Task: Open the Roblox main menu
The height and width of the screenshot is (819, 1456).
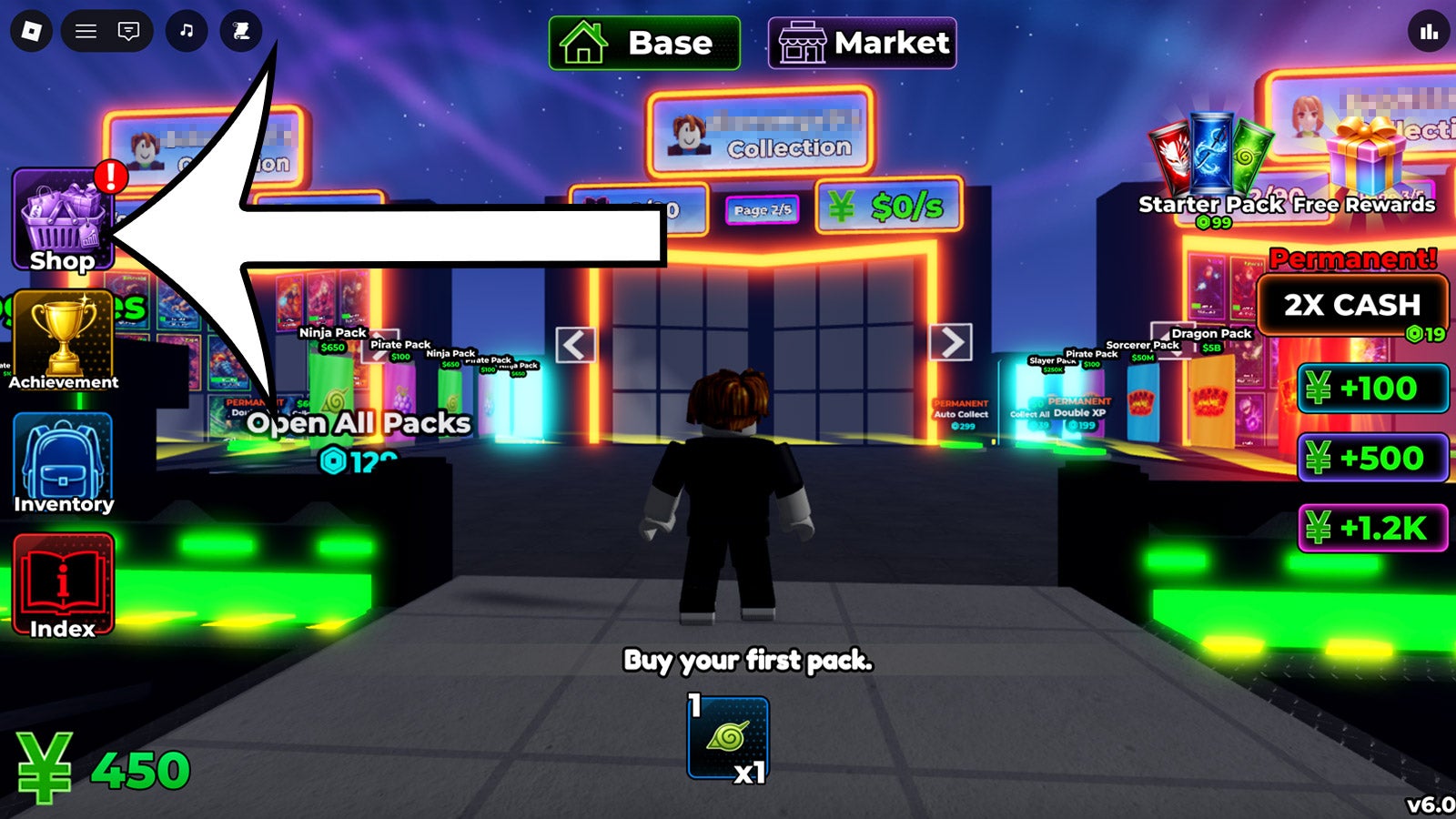Action: (31, 32)
